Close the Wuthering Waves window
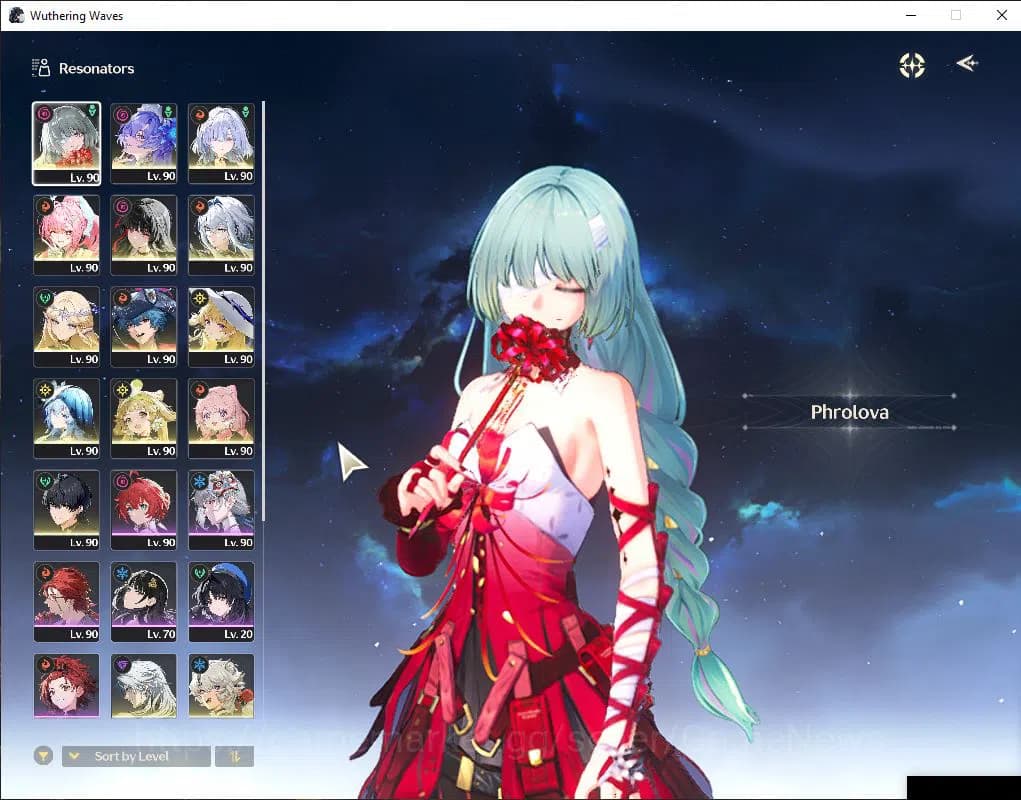This screenshot has width=1021, height=800. coord(1001,15)
